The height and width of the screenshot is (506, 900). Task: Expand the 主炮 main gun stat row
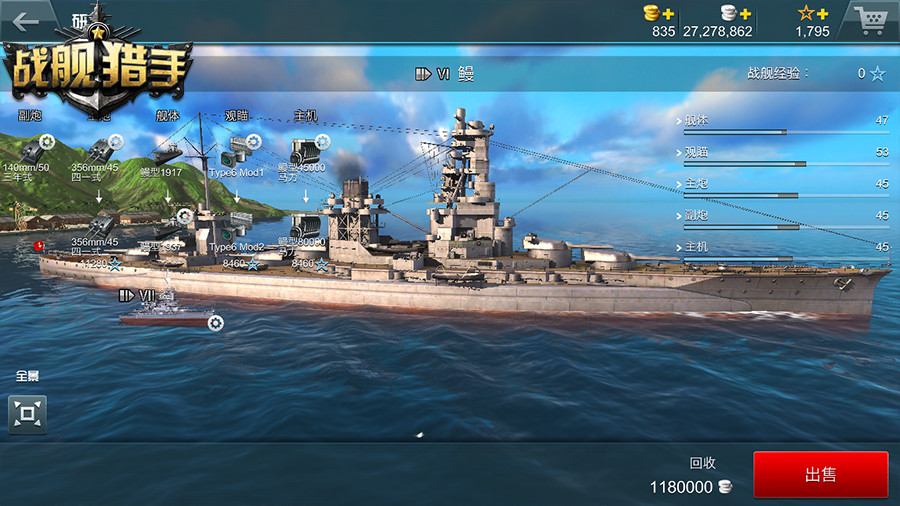782,184
